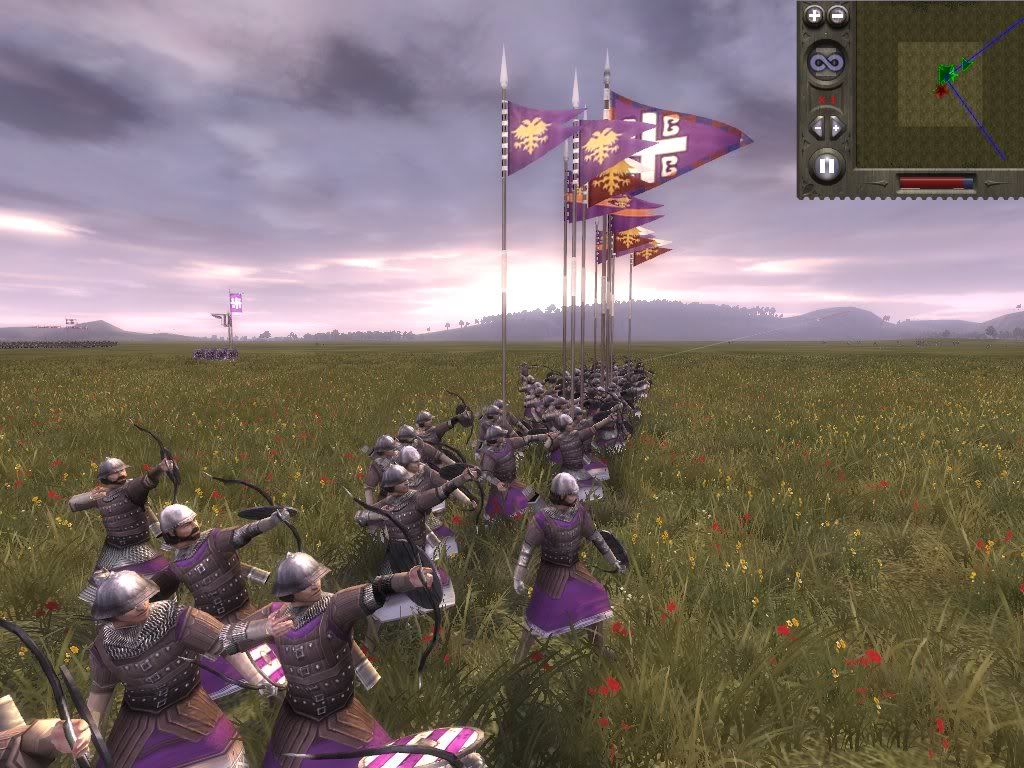Zoom in the battle minimap with plus button
The image size is (1024, 768).
click(815, 16)
